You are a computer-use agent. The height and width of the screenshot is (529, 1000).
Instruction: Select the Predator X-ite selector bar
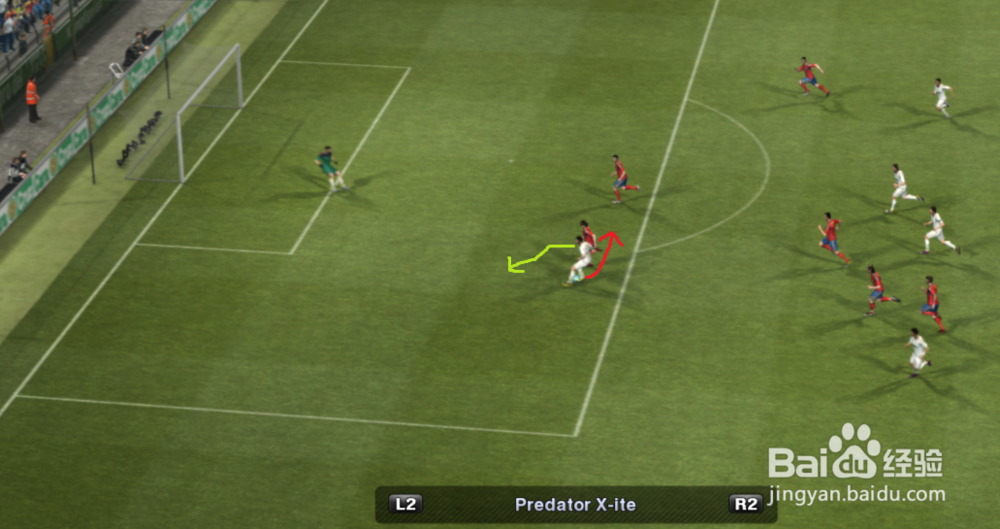(575, 505)
